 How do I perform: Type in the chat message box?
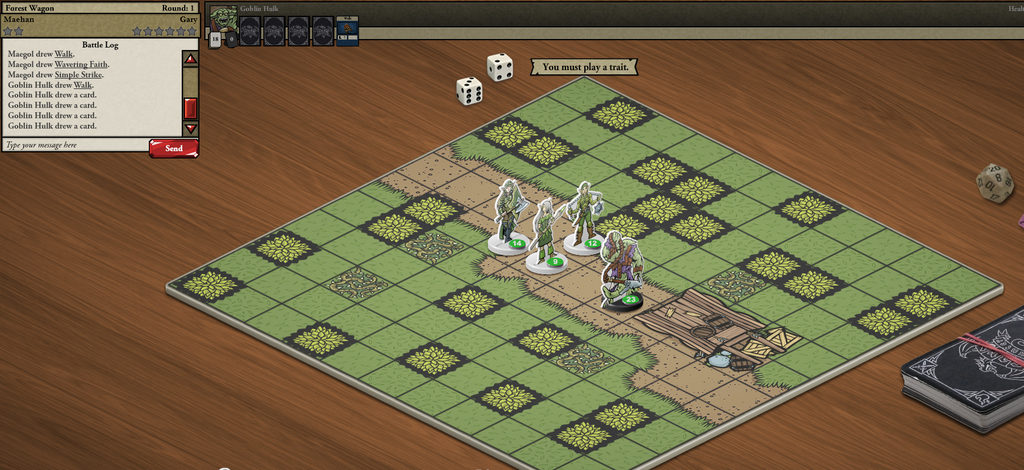[75, 146]
